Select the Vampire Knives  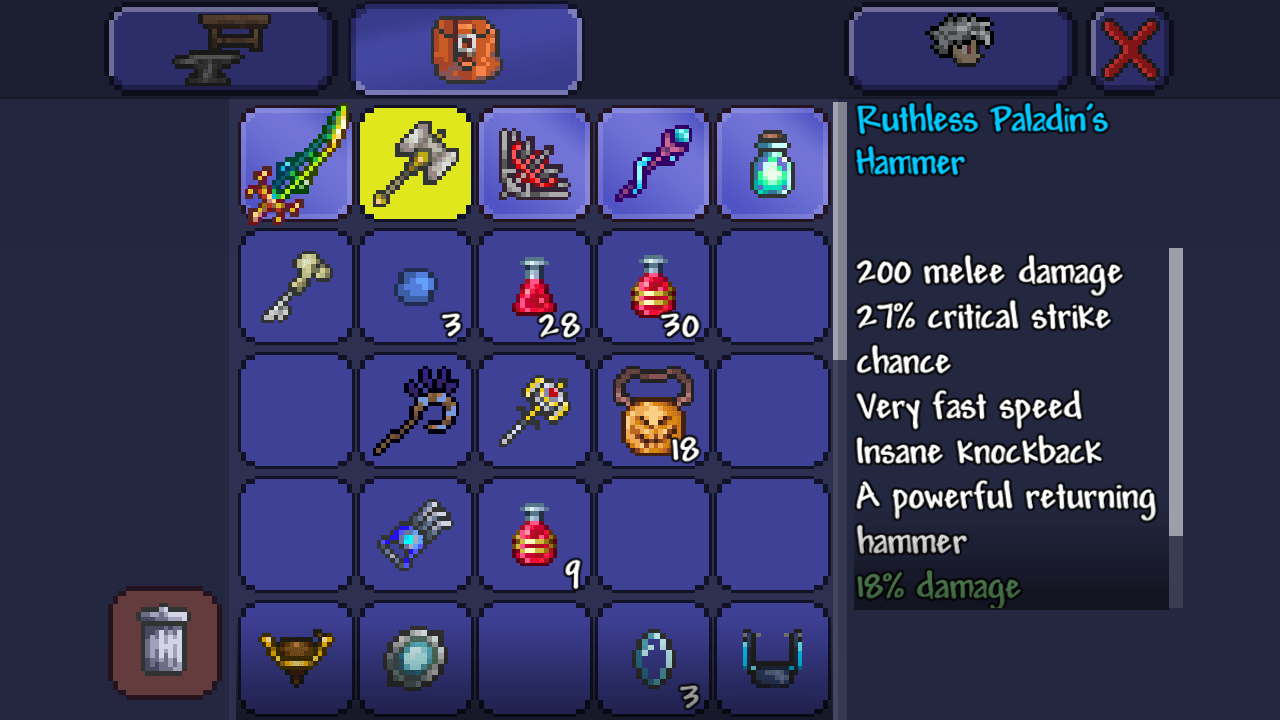534,163
